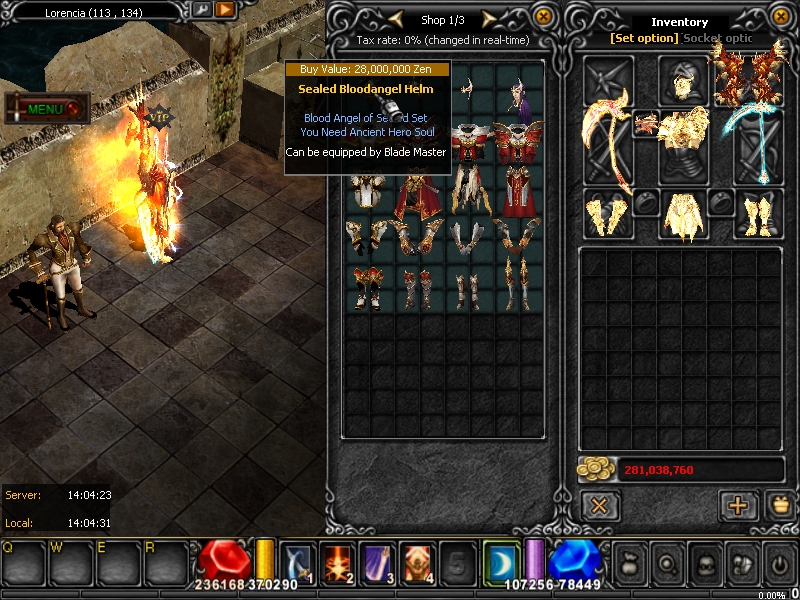This screenshot has height=600, width=800.
Task: Open the Set option tab
Action: (645, 38)
